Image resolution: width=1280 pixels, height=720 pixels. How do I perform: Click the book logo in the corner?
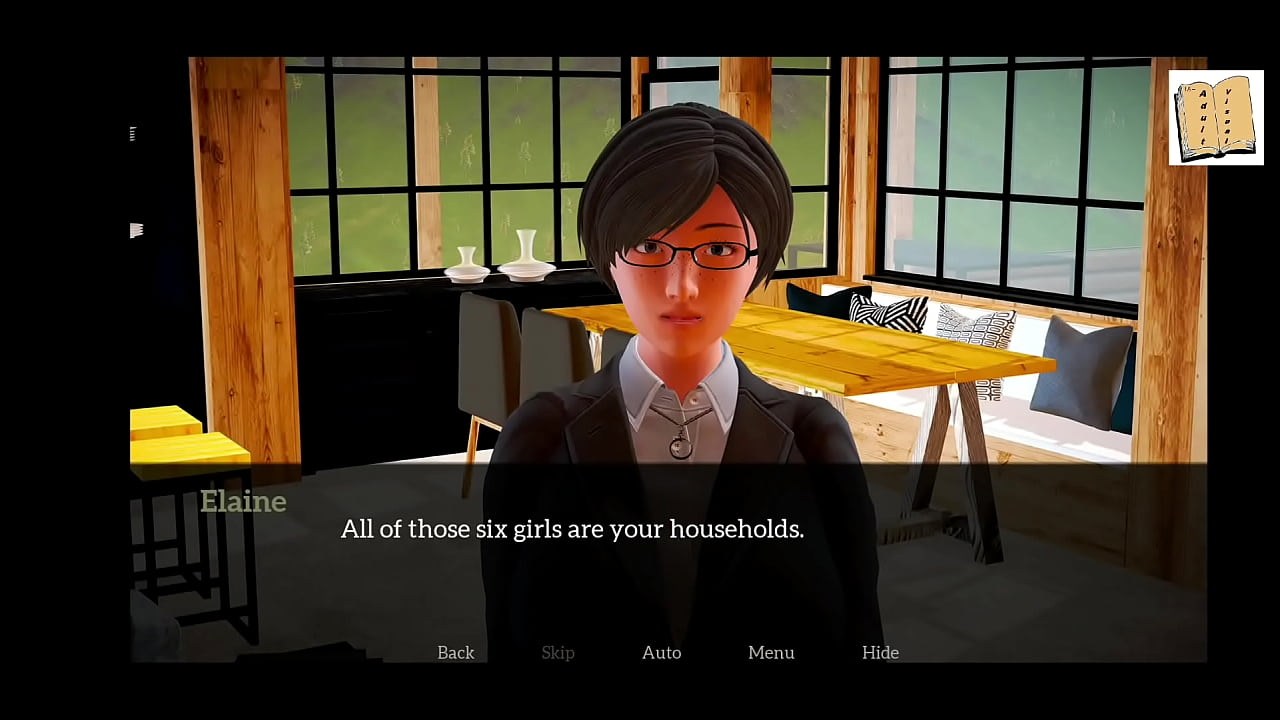pyautogui.click(x=1215, y=118)
